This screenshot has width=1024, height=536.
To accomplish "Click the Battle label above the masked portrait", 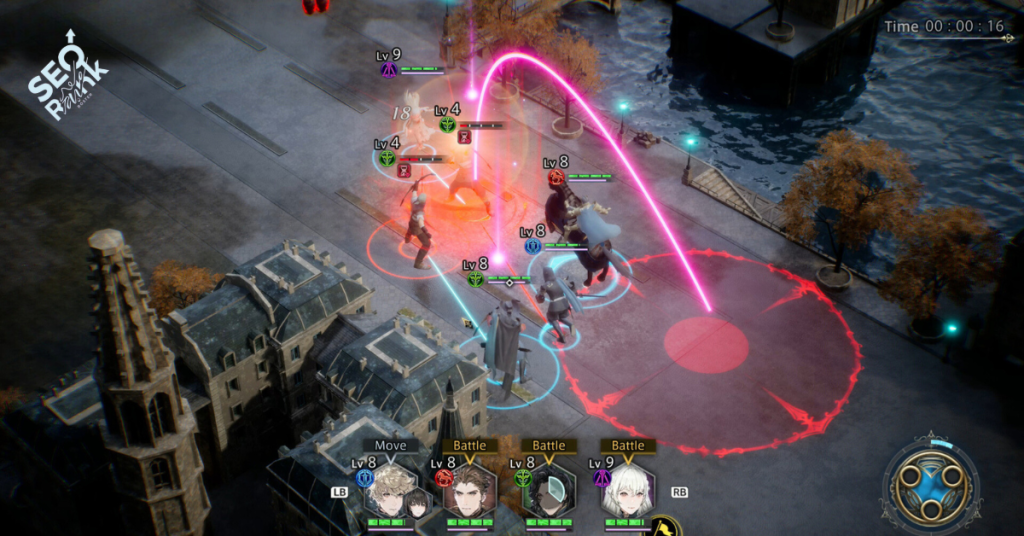I will pos(548,445).
